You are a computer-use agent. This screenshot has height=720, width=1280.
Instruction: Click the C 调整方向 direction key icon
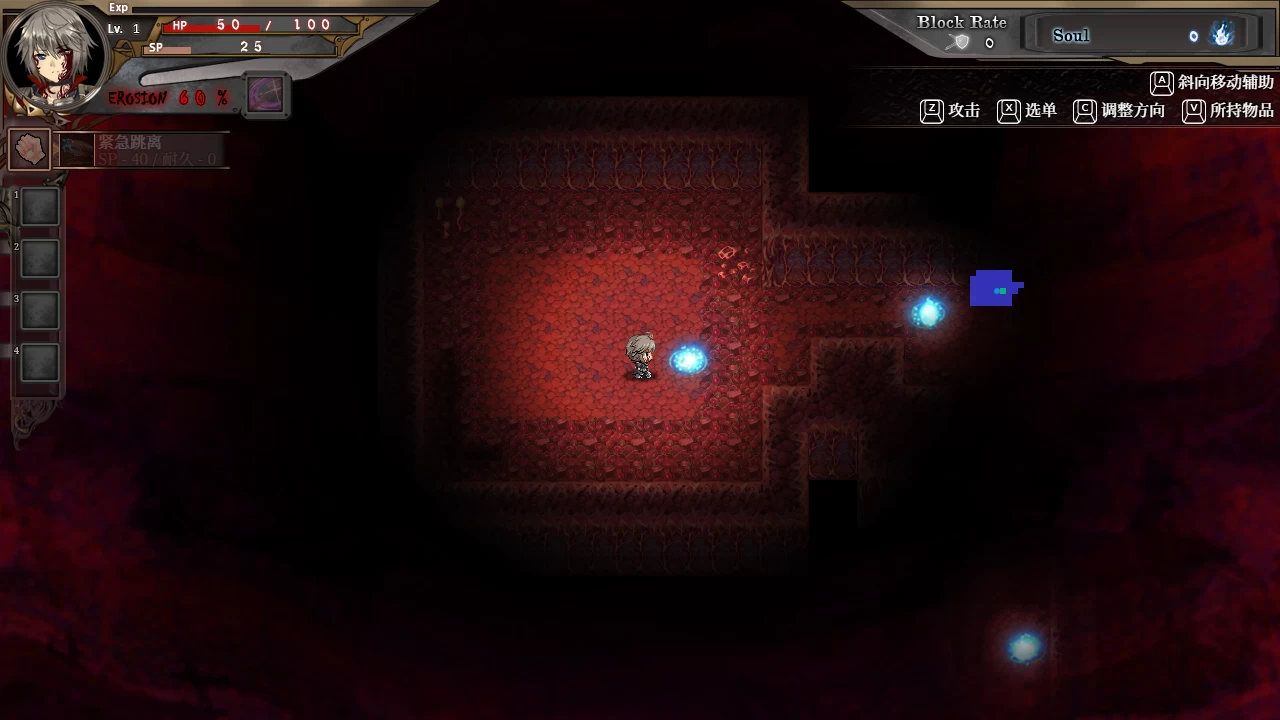pyautogui.click(x=1084, y=112)
